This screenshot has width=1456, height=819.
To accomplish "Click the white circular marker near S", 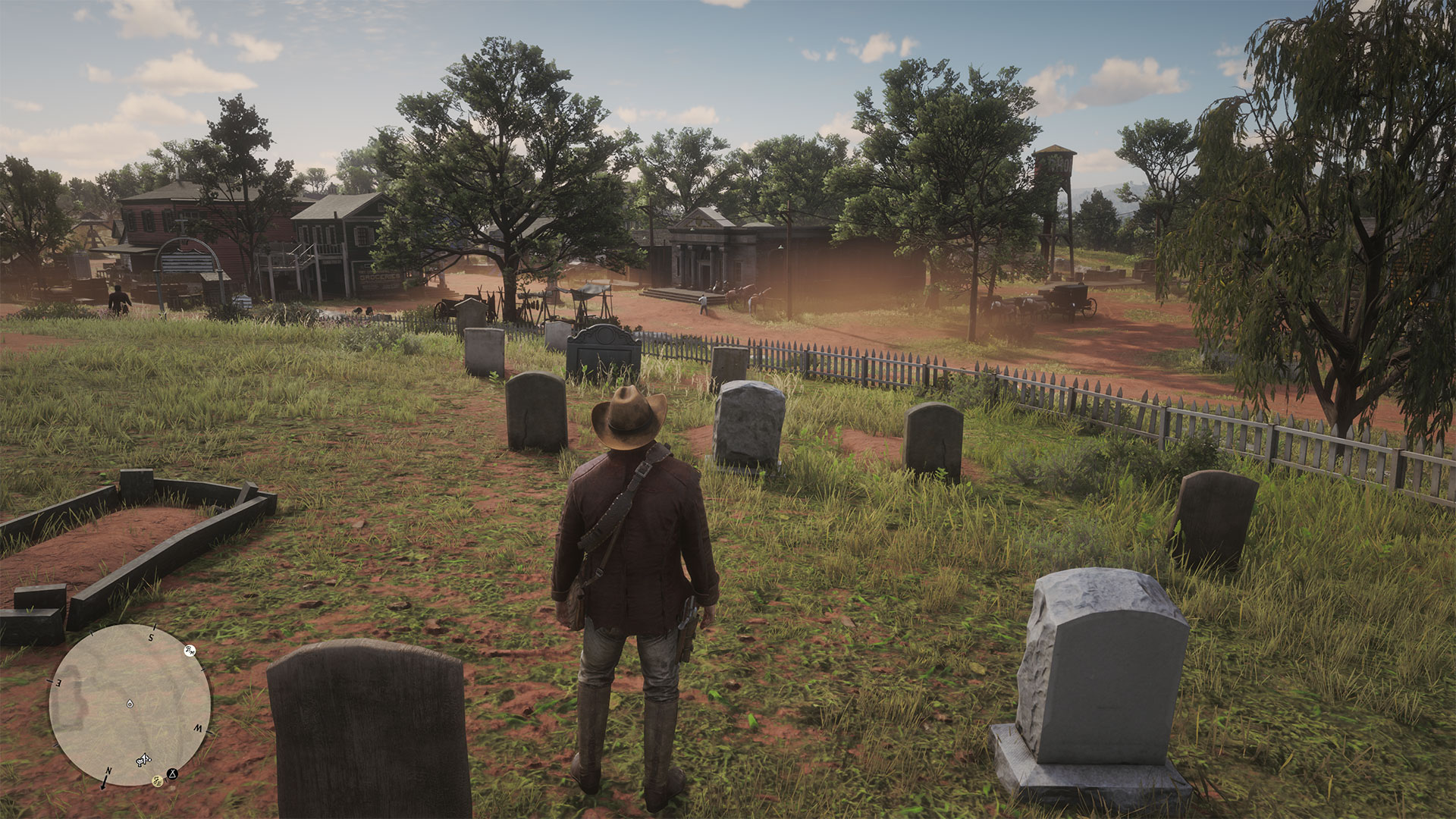I will click(x=190, y=651).
